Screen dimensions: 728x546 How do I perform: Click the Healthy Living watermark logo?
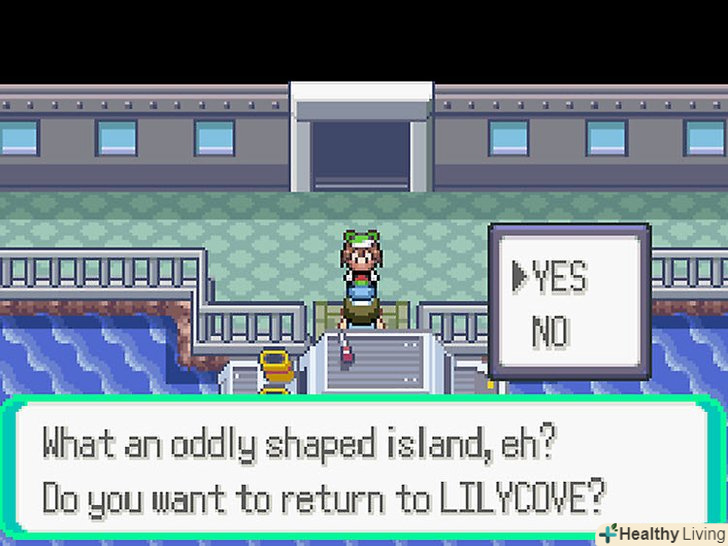point(660,533)
